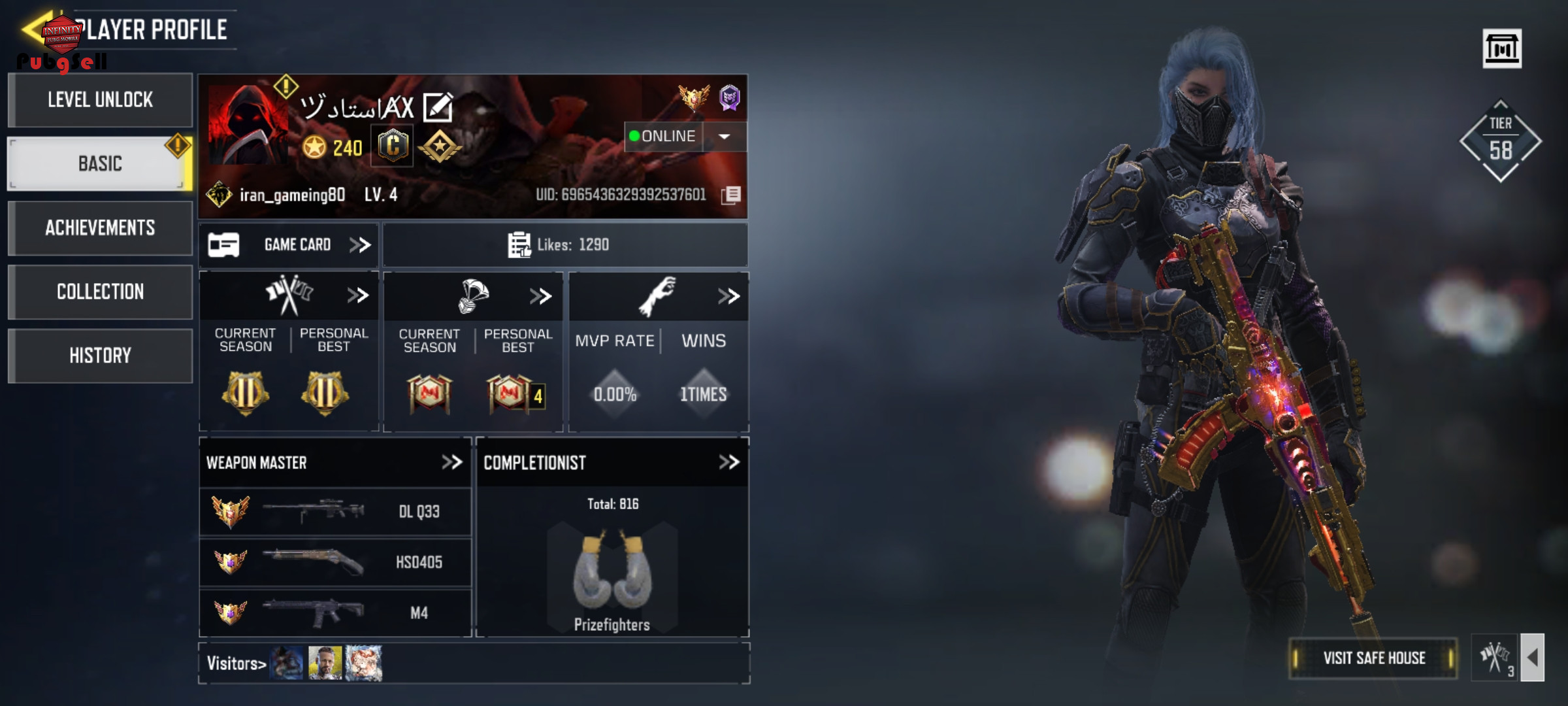Open the Weapon Master details
This screenshot has width=1568, height=706.
(451, 463)
